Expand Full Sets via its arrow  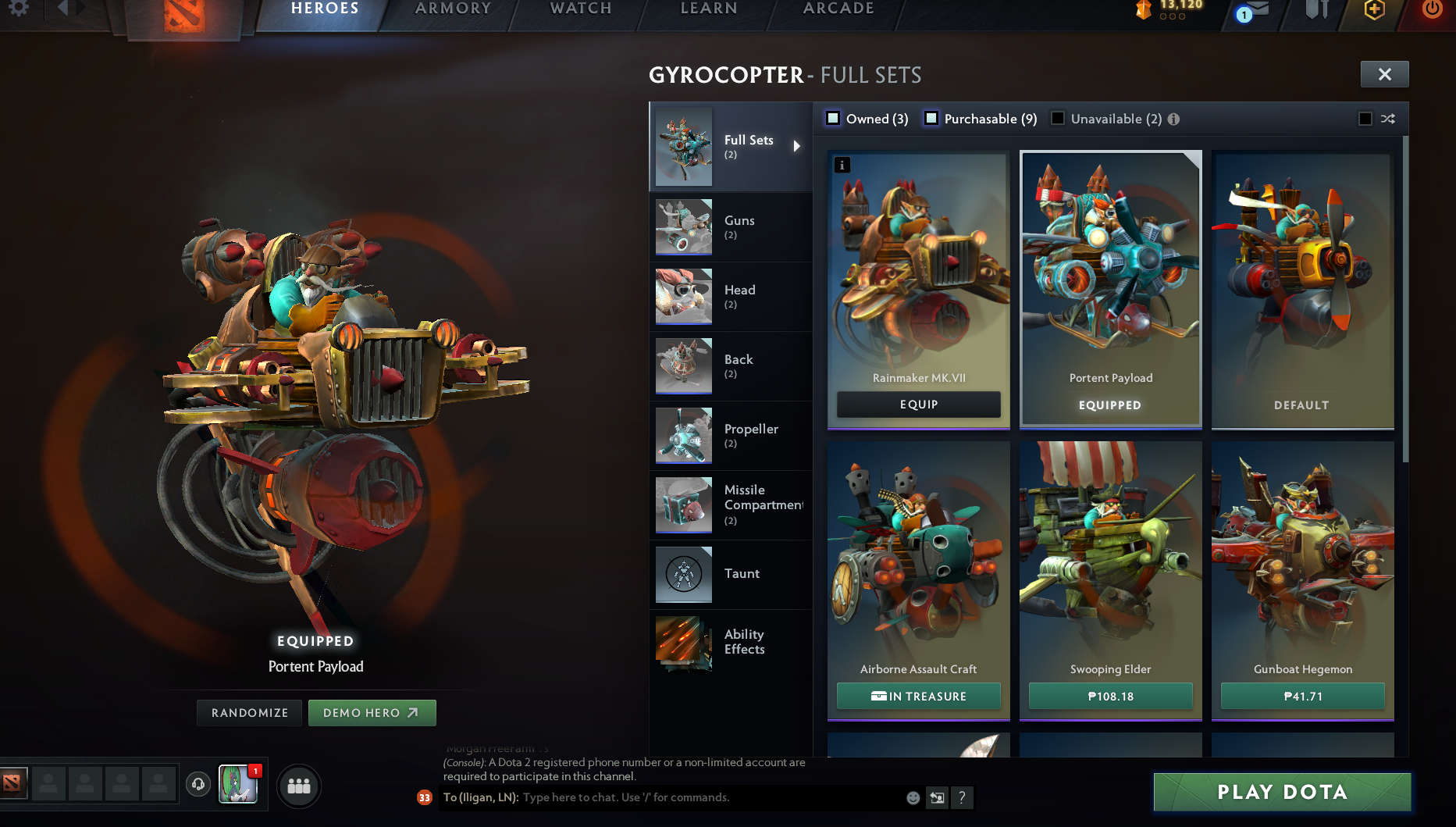[x=797, y=145]
